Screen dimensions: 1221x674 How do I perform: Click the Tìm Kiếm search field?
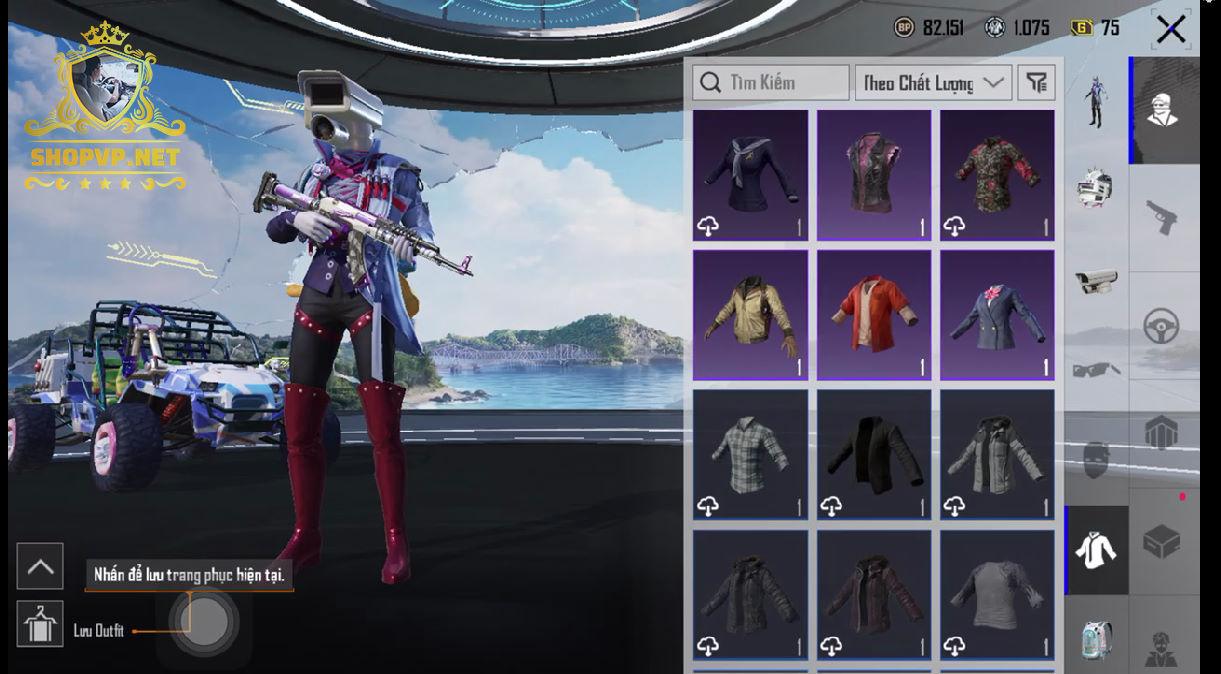[771, 83]
